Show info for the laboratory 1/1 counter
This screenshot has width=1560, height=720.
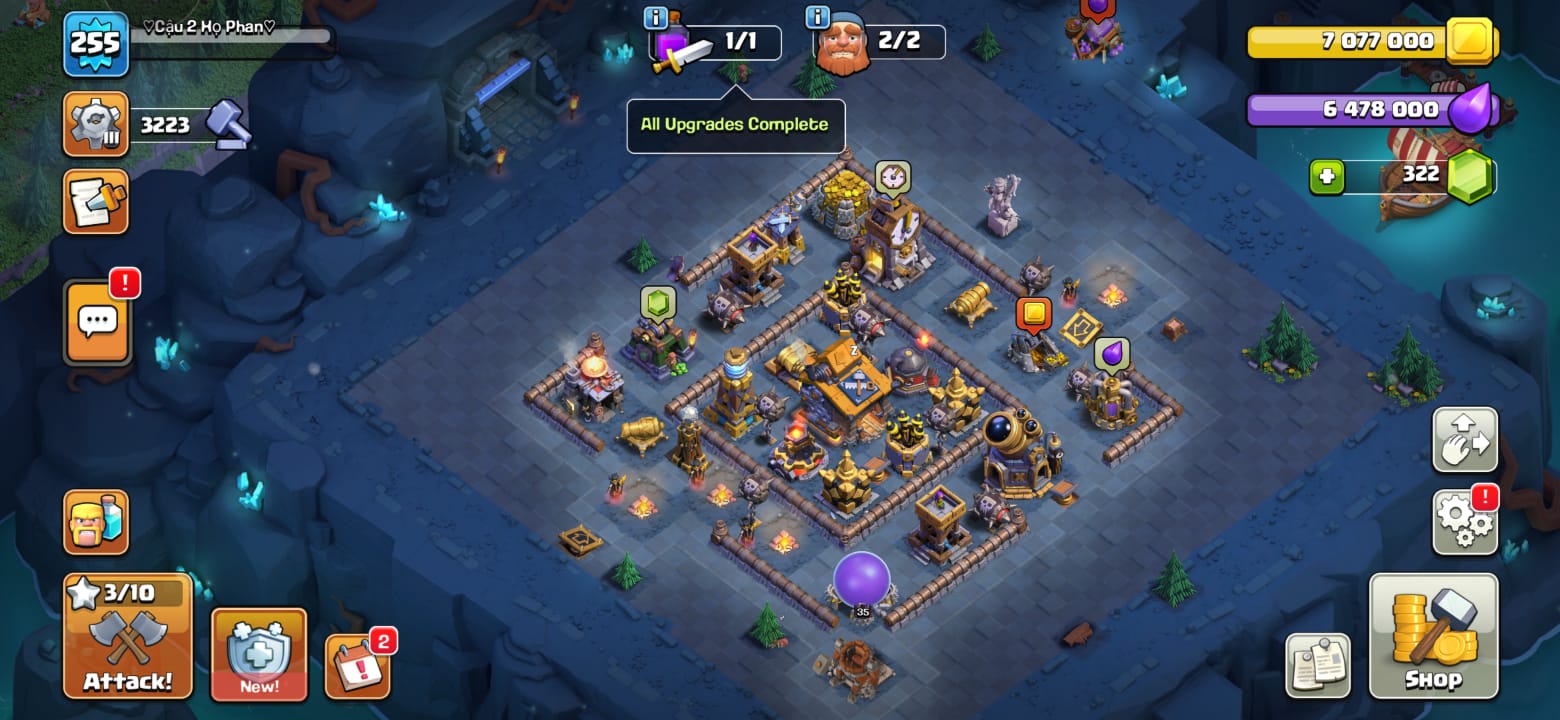656,17
